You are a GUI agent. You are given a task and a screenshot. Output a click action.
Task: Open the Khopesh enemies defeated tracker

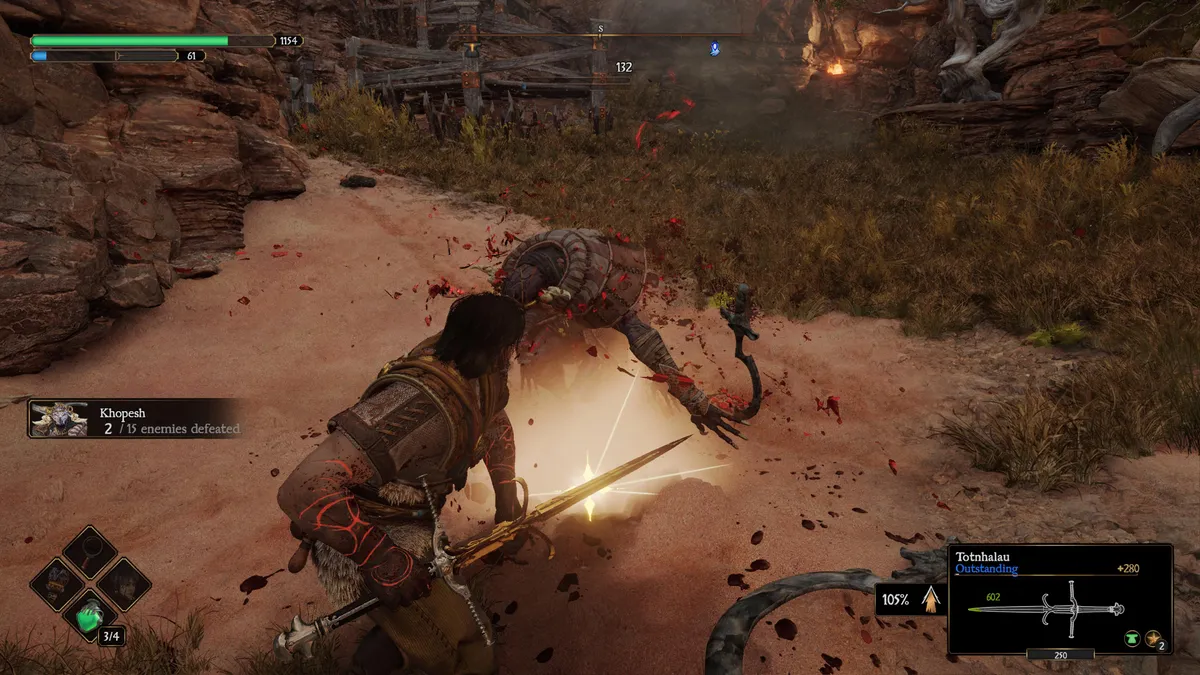pyautogui.click(x=134, y=420)
